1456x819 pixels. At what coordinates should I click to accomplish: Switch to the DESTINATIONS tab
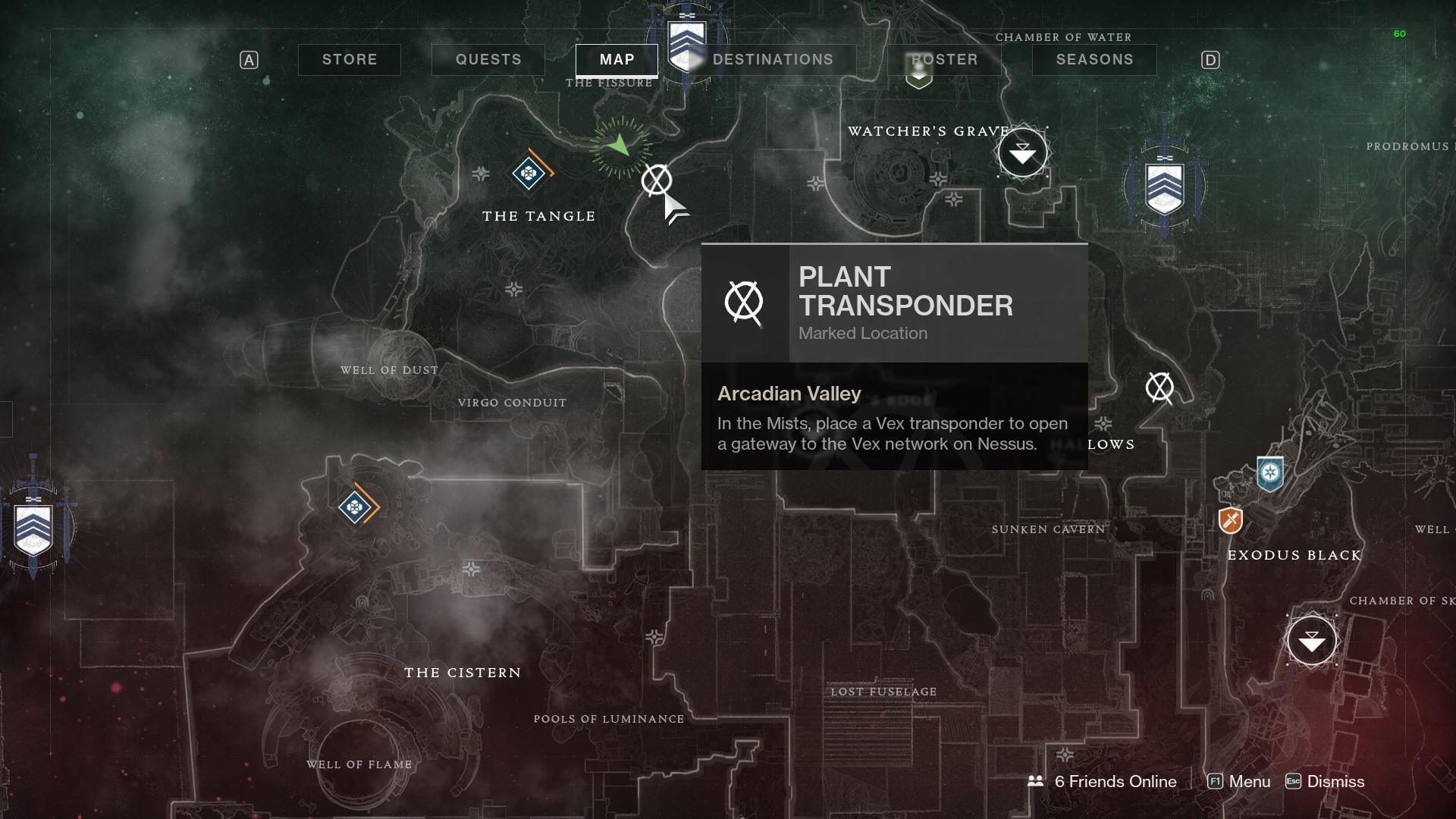pyautogui.click(x=773, y=59)
